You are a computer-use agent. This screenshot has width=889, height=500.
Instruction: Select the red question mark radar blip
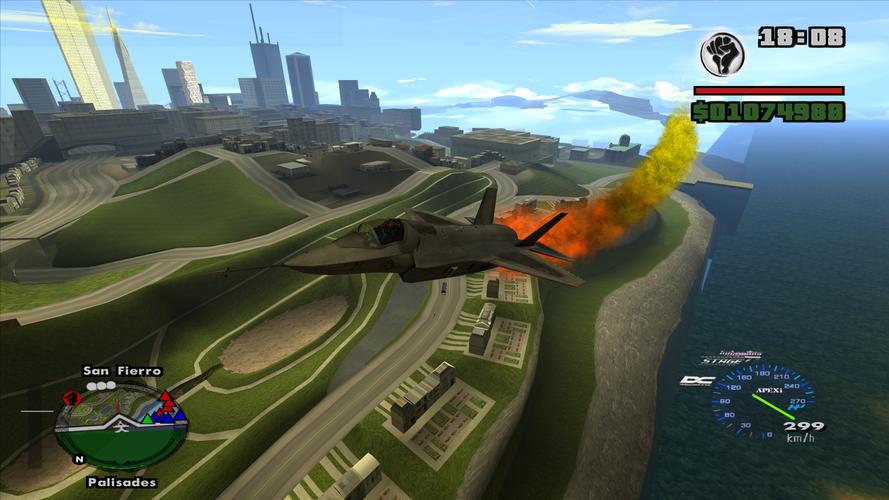pyautogui.click(x=71, y=398)
